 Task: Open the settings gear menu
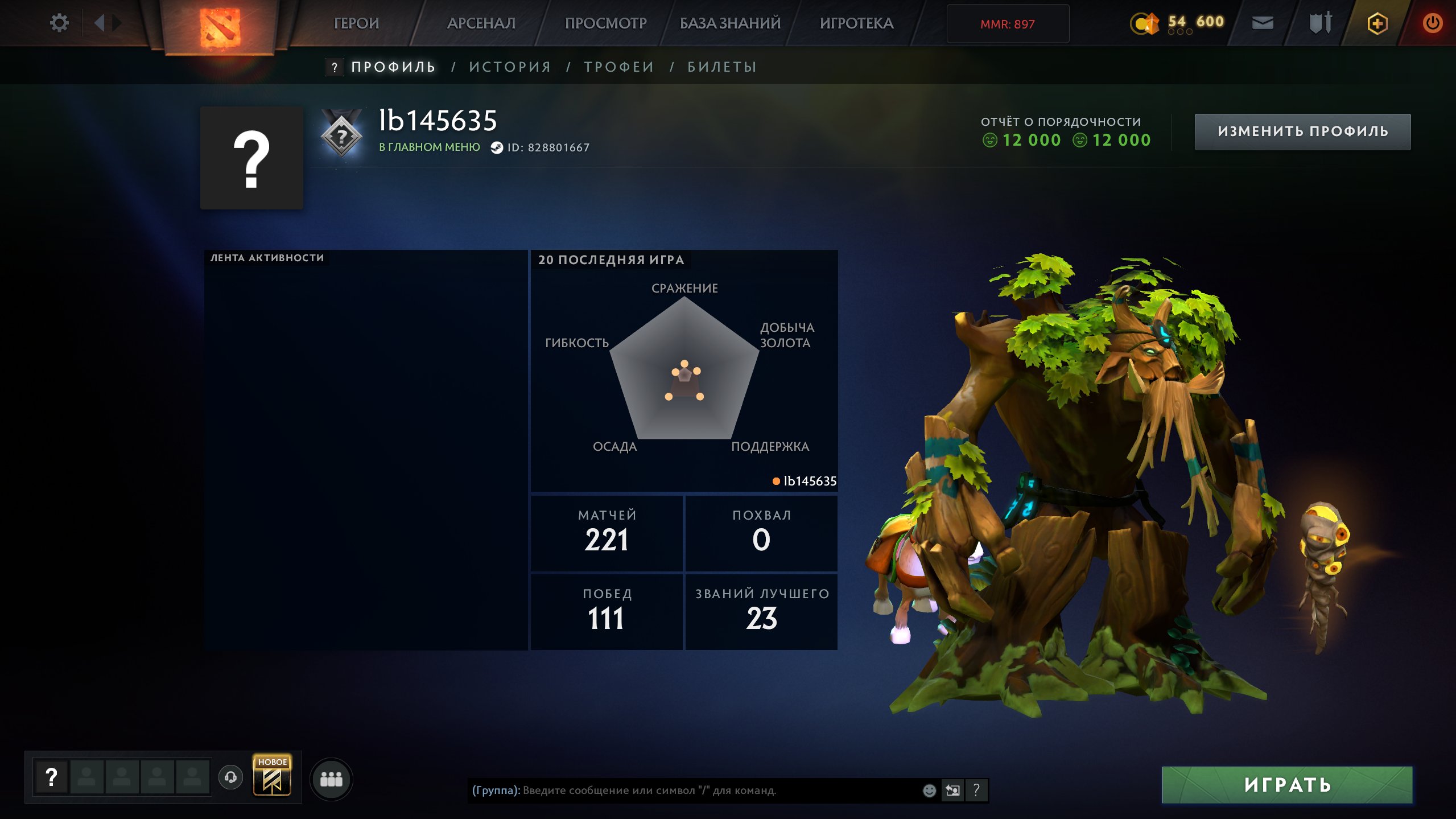pyautogui.click(x=59, y=23)
